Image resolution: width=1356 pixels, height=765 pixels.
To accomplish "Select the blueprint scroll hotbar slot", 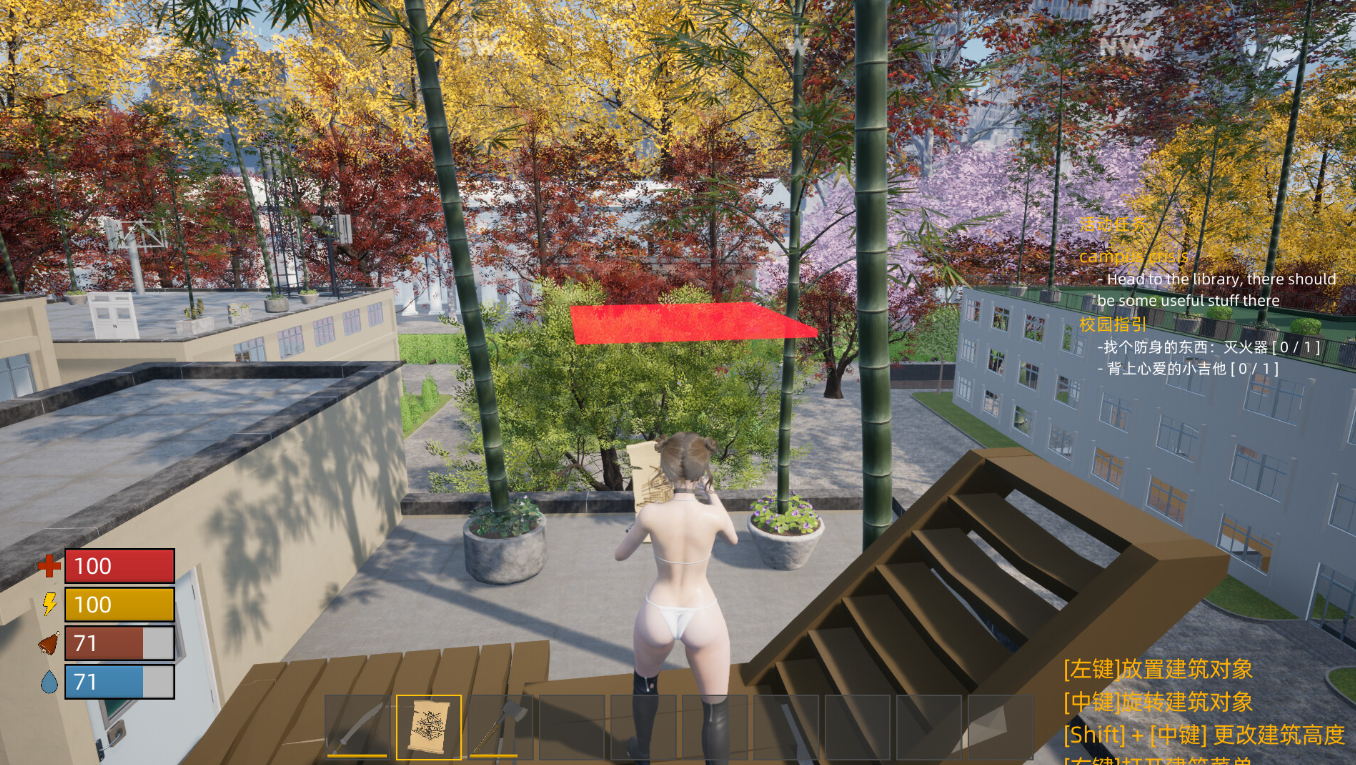I will point(429,727).
